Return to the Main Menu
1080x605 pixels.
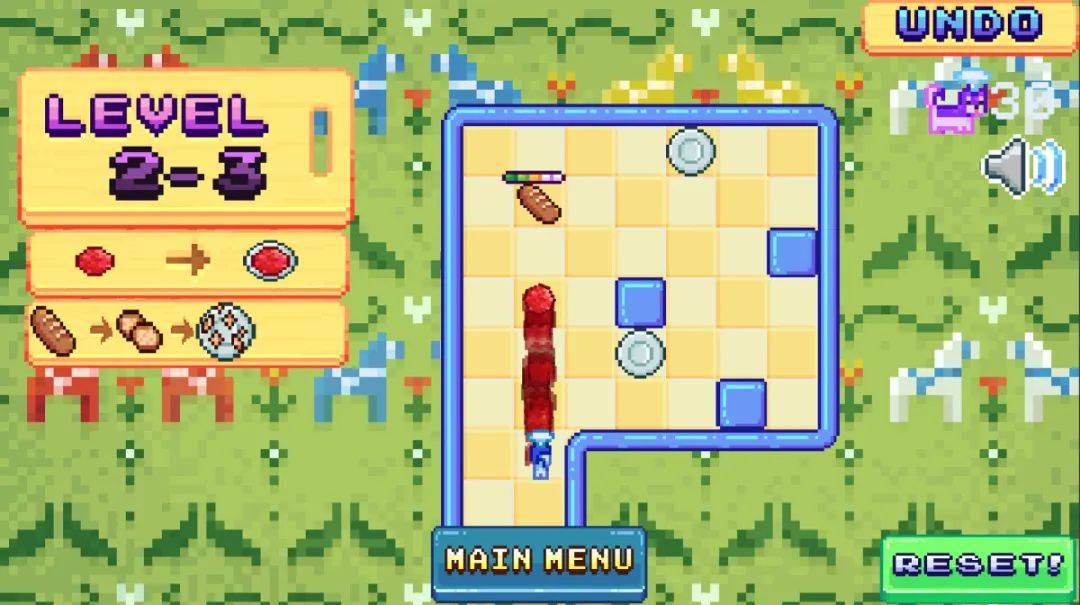(539, 561)
